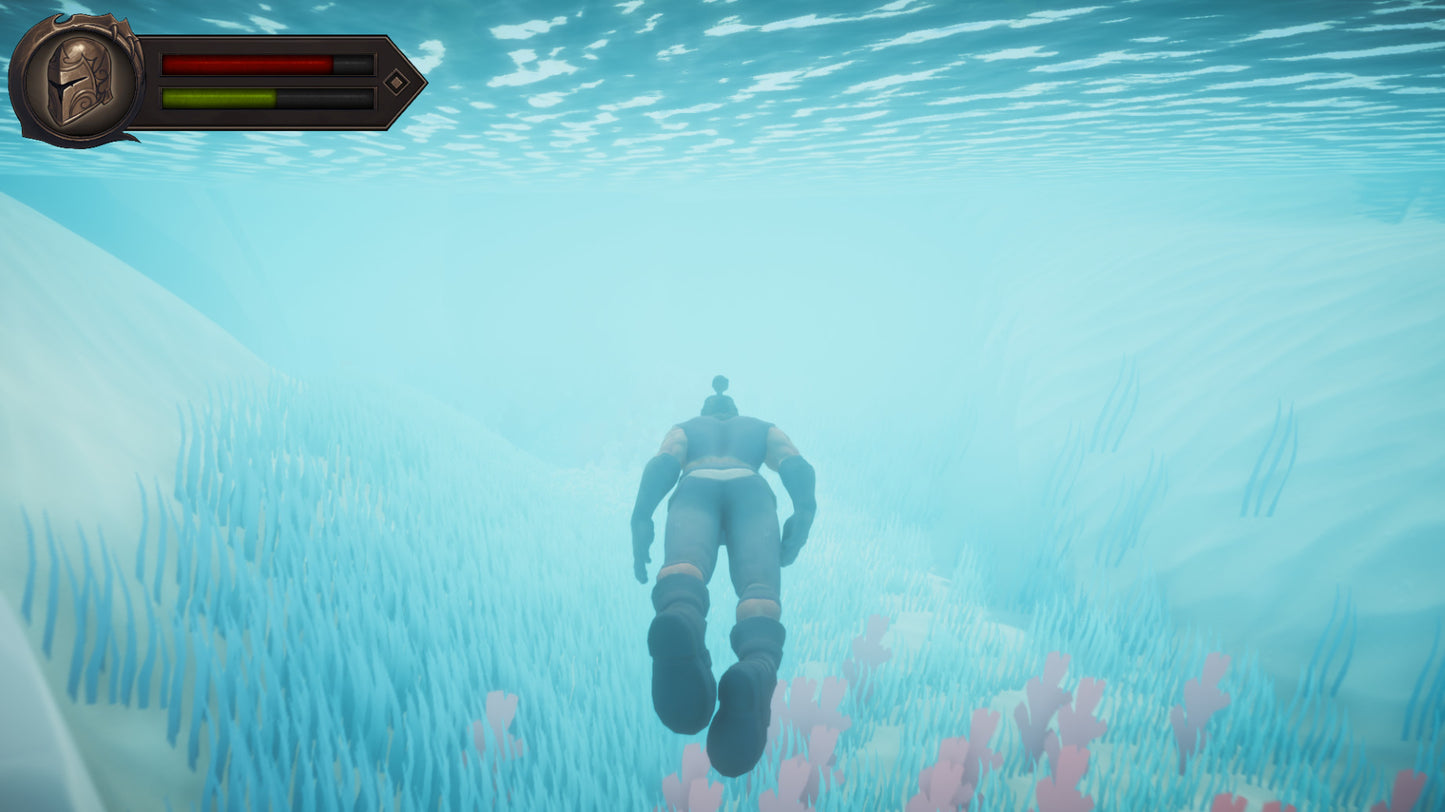Select the character's belt area
1445x812 pixels.
point(722,470)
